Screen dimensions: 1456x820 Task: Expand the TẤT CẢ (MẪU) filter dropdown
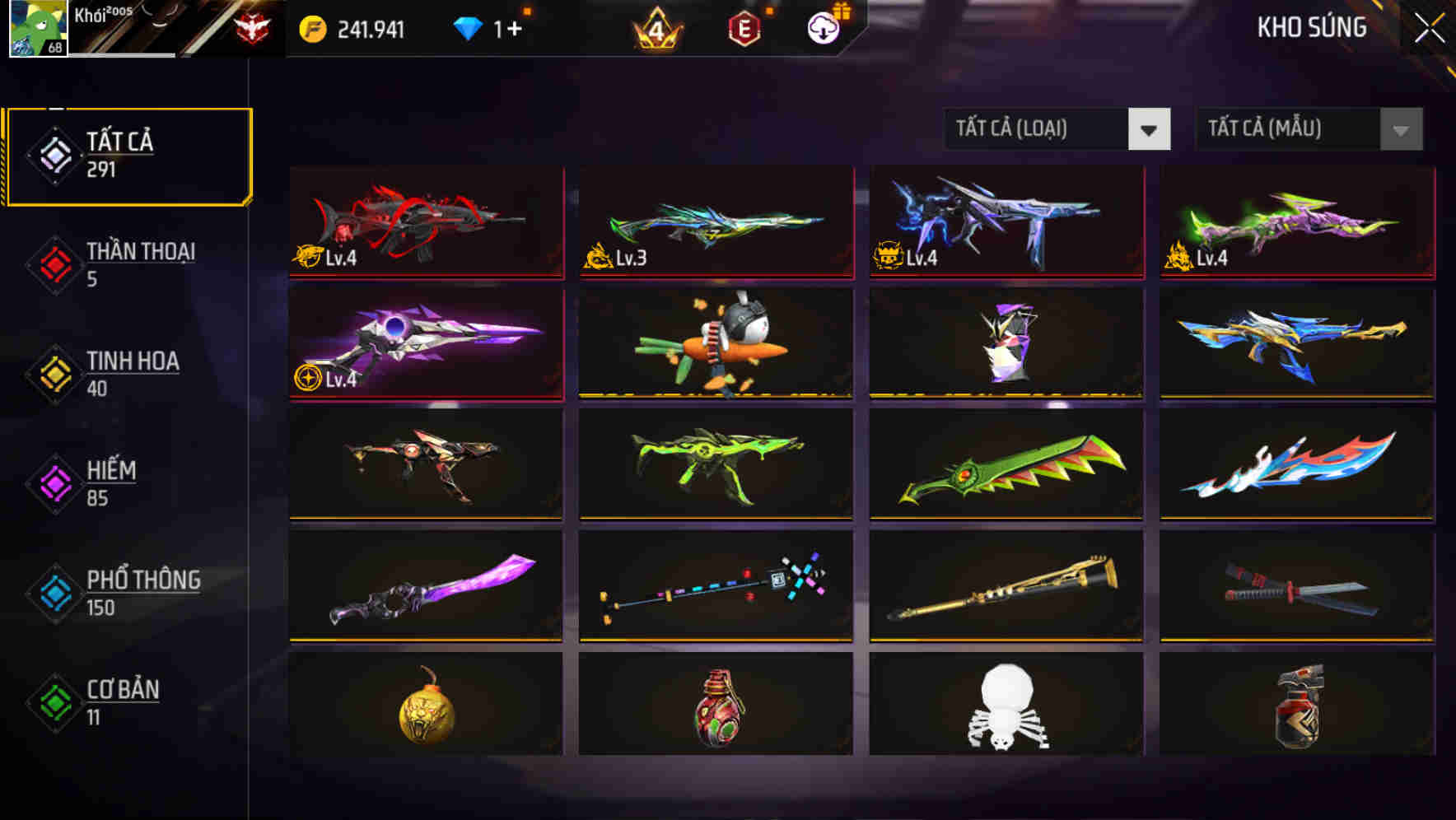pos(1293,129)
